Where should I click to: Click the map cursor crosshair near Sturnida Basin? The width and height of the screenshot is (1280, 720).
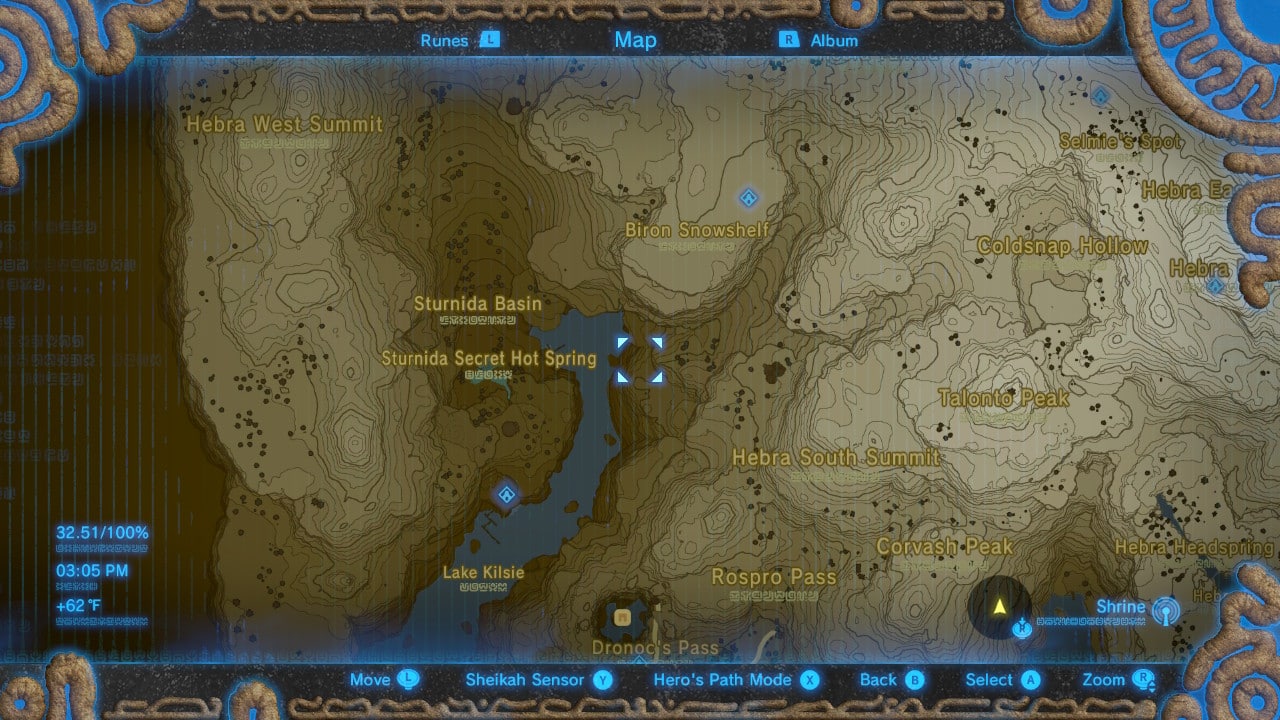[641, 357]
